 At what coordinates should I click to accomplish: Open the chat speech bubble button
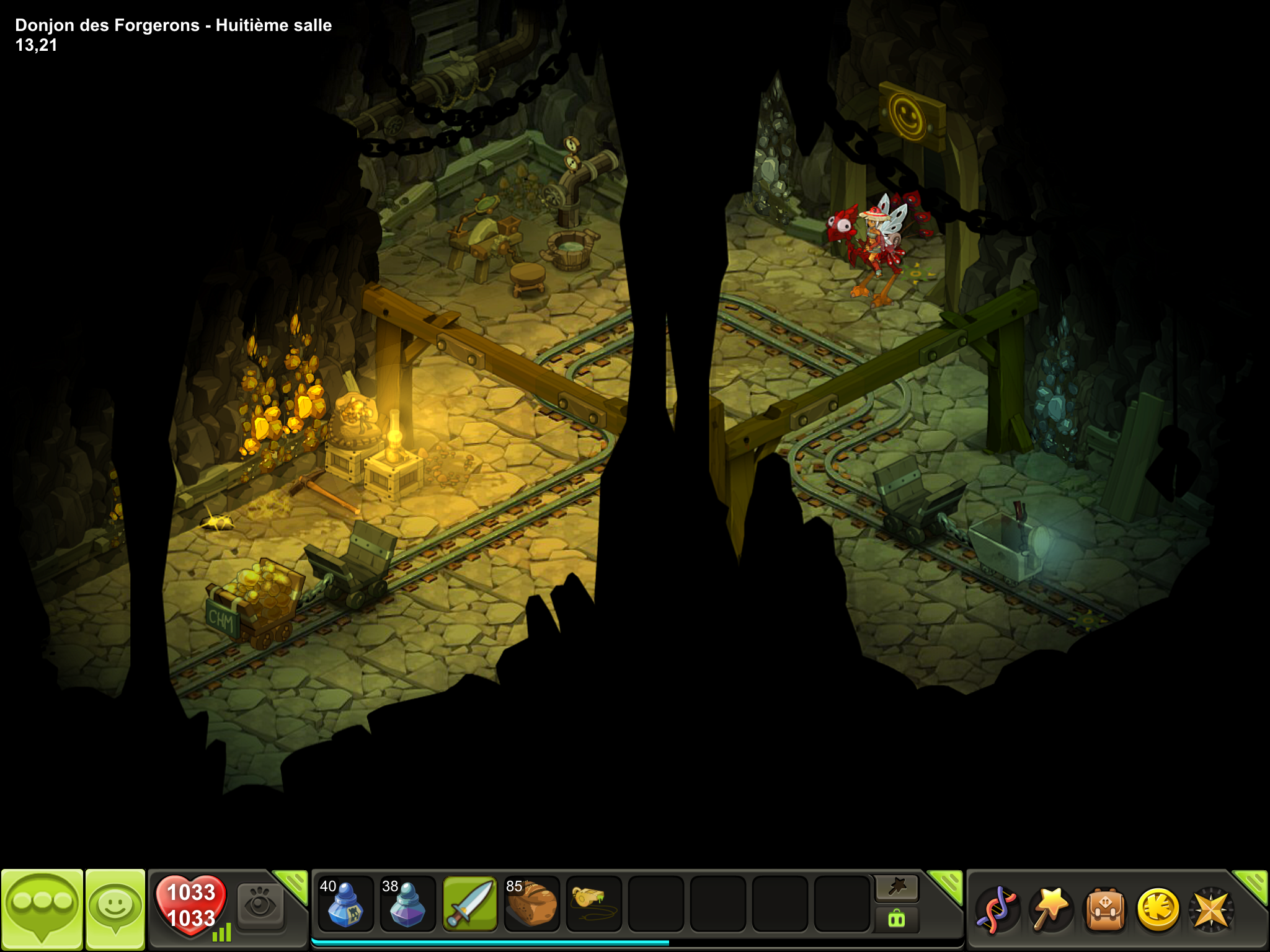42,907
